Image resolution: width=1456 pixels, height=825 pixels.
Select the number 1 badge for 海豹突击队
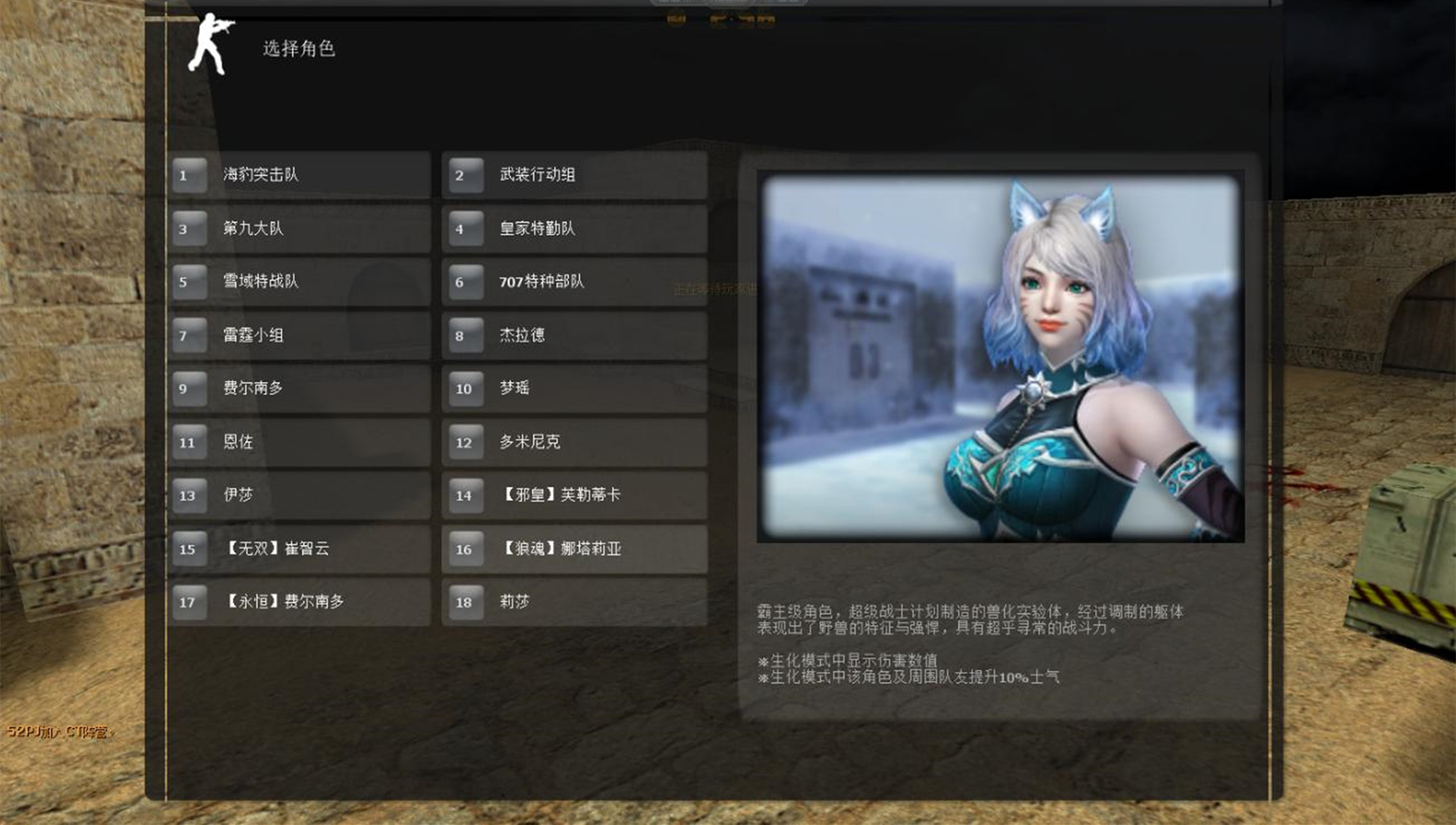pyautogui.click(x=188, y=174)
